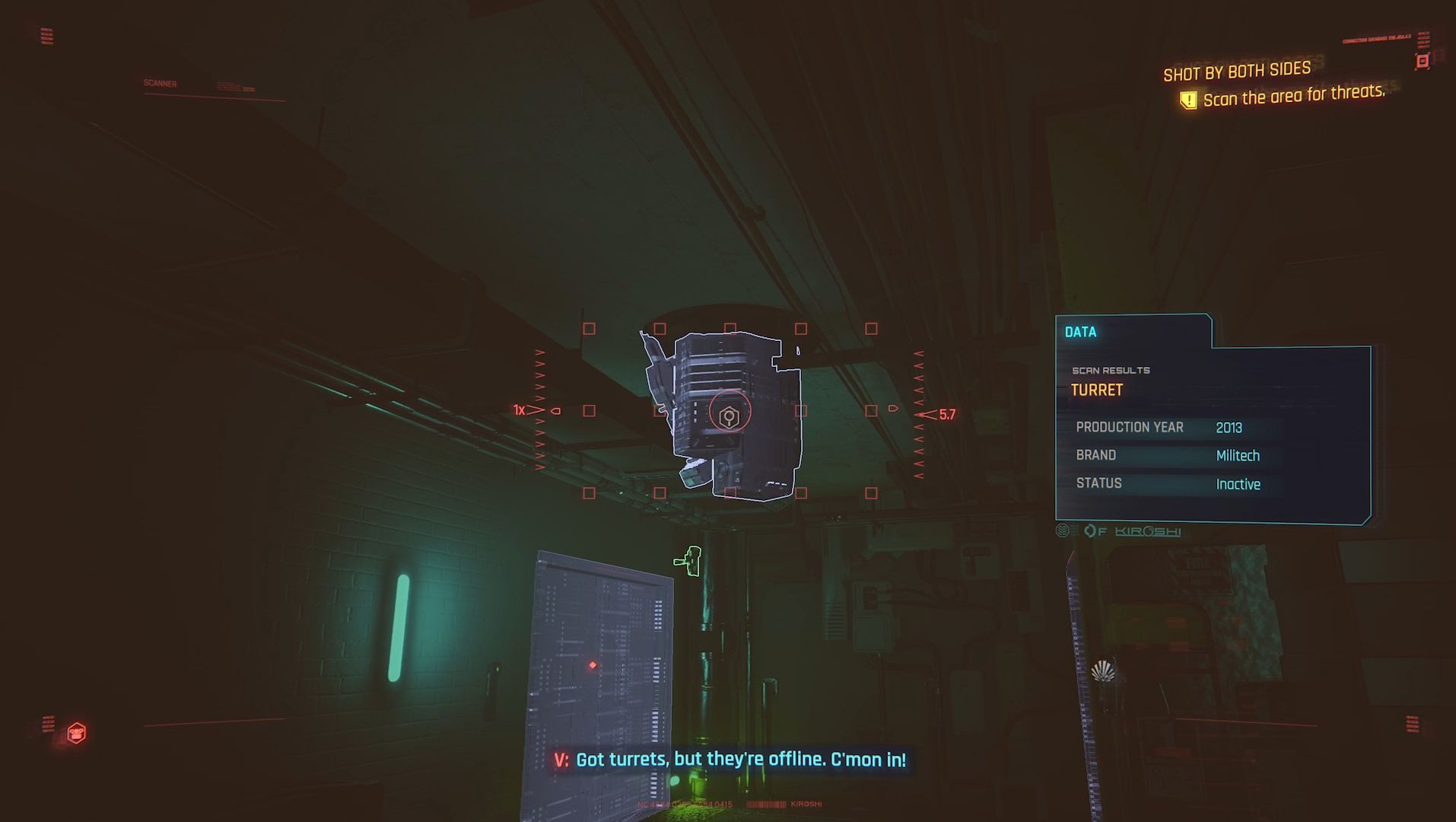Screen dimensions: 1456x822
Task: Click the Militech brand entry in scan results
Action: [x=1239, y=455]
